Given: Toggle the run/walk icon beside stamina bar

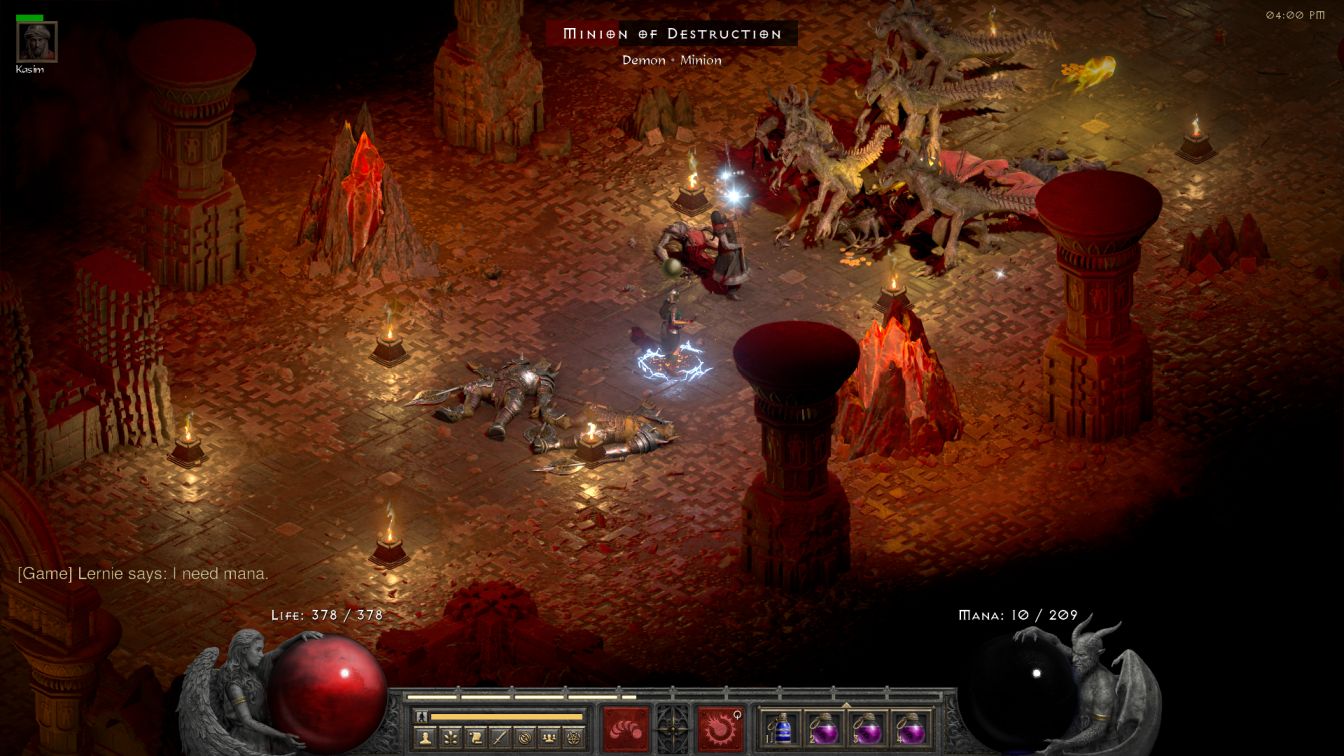Looking at the screenshot, I should (422, 716).
